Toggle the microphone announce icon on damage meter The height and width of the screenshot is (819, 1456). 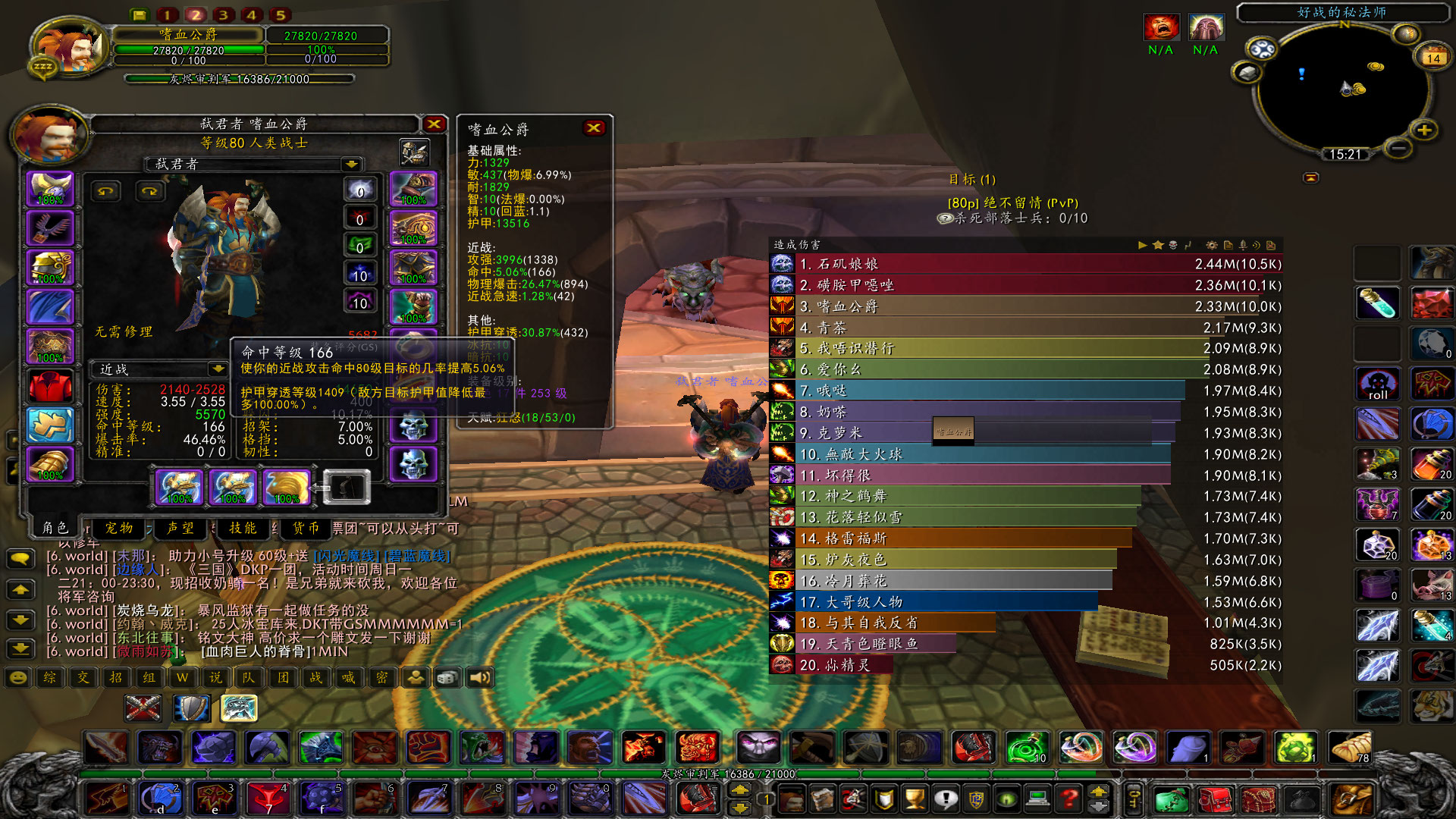(x=1242, y=246)
